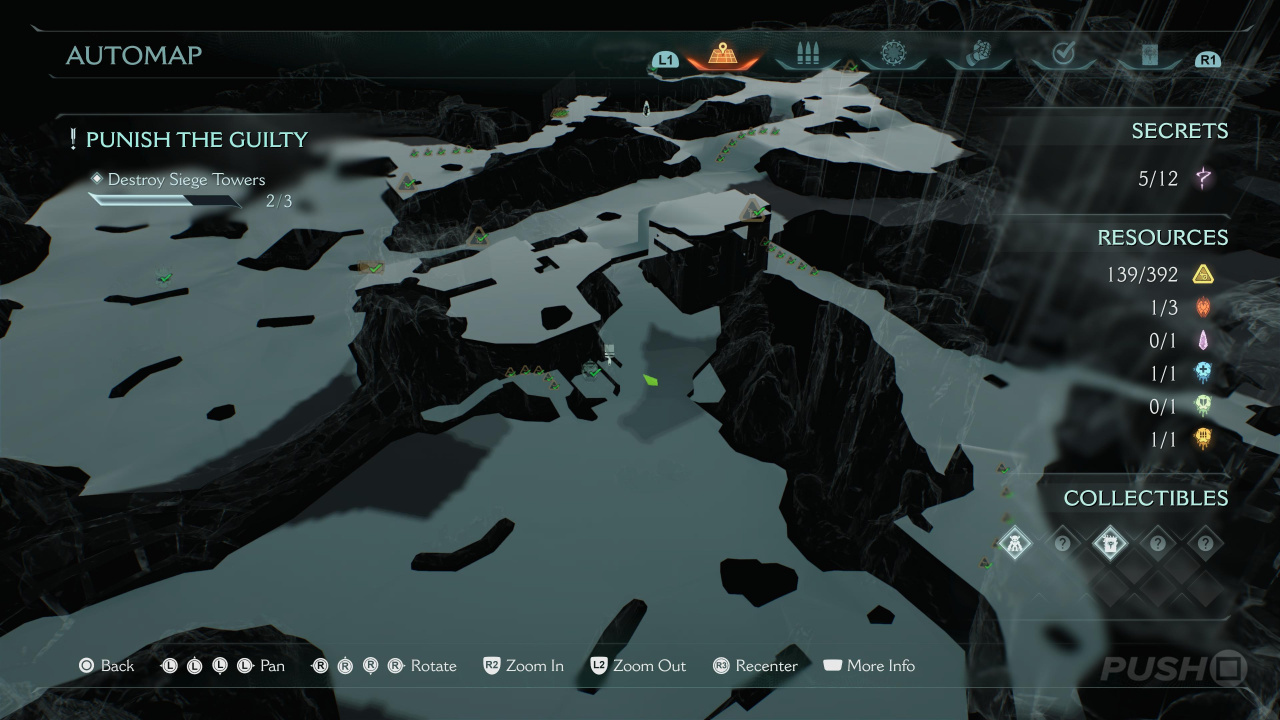Click the collected toy figure collectible
This screenshot has height=720, width=1280.
pyautogui.click(x=1015, y=543)
